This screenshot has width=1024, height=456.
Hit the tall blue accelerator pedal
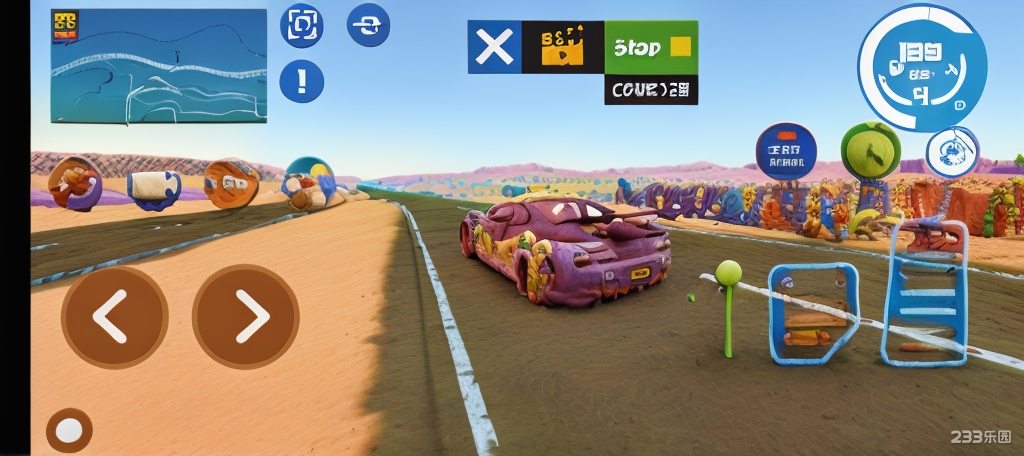pos(924,292)
